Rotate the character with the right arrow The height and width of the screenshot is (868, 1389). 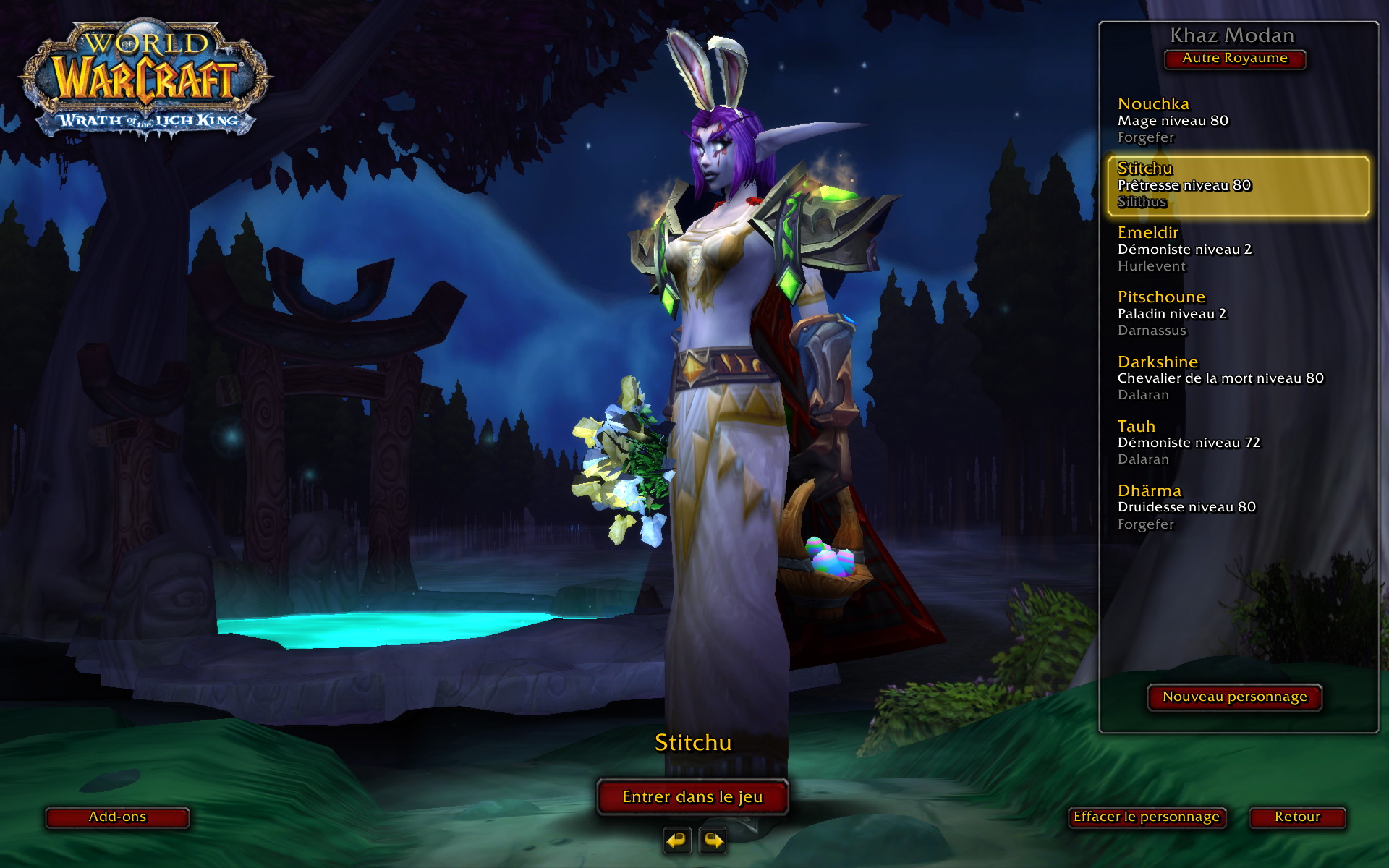pos(713,841)
